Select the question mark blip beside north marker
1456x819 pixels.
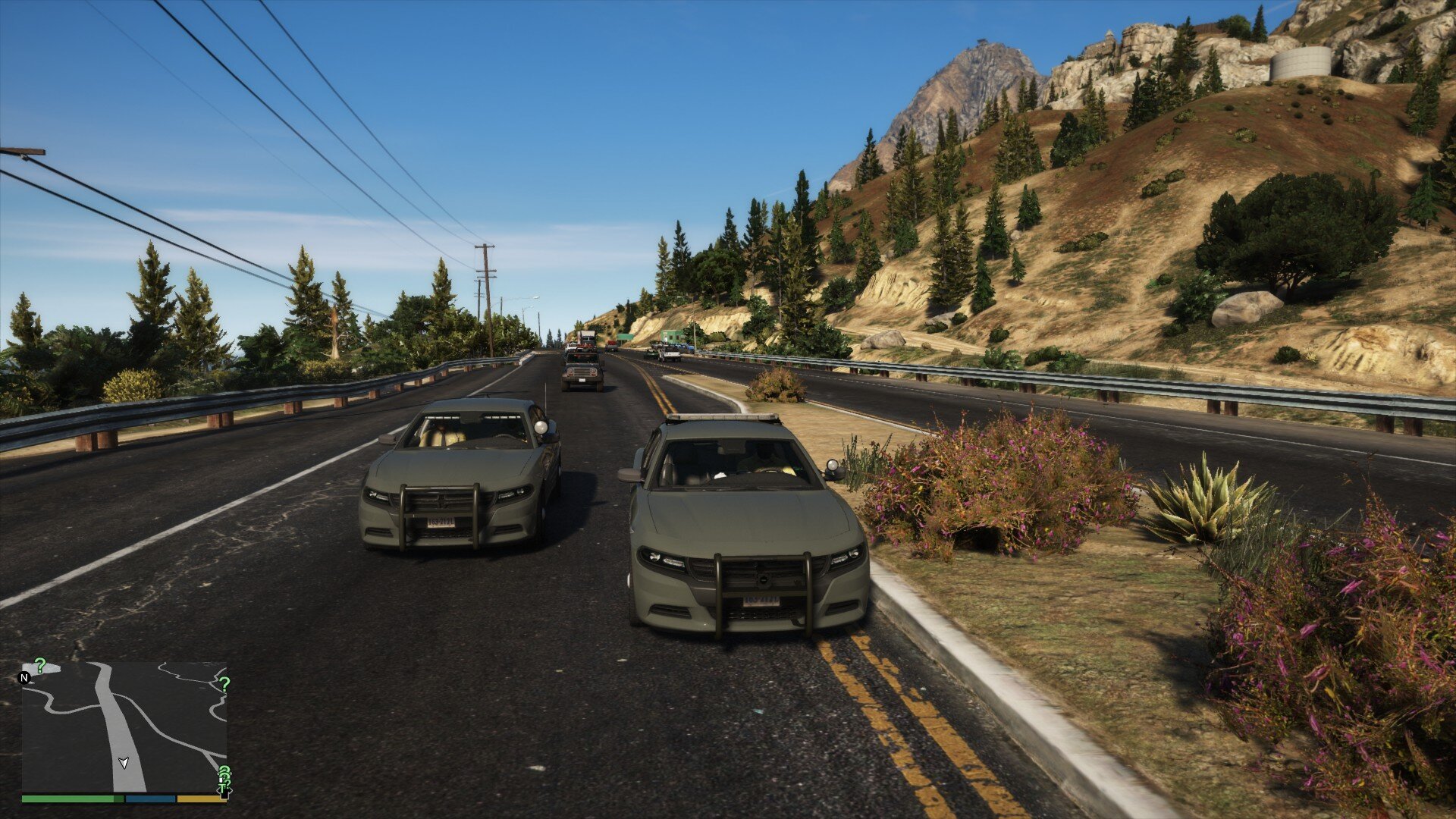point(40,666)
